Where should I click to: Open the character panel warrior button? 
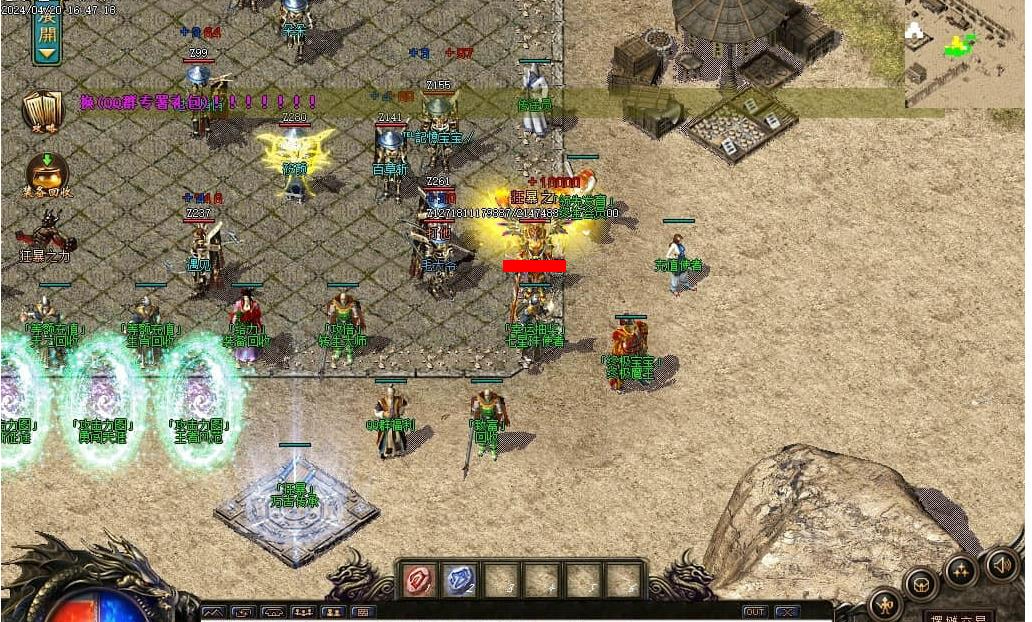[x=885, y=603]
